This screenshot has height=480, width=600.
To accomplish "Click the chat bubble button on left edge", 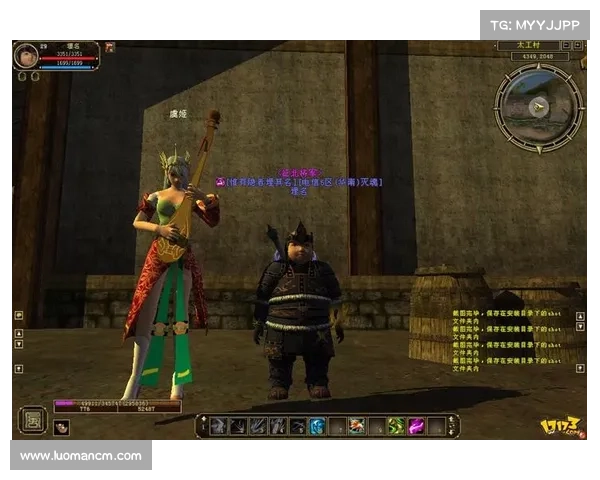I will (18, 315).
